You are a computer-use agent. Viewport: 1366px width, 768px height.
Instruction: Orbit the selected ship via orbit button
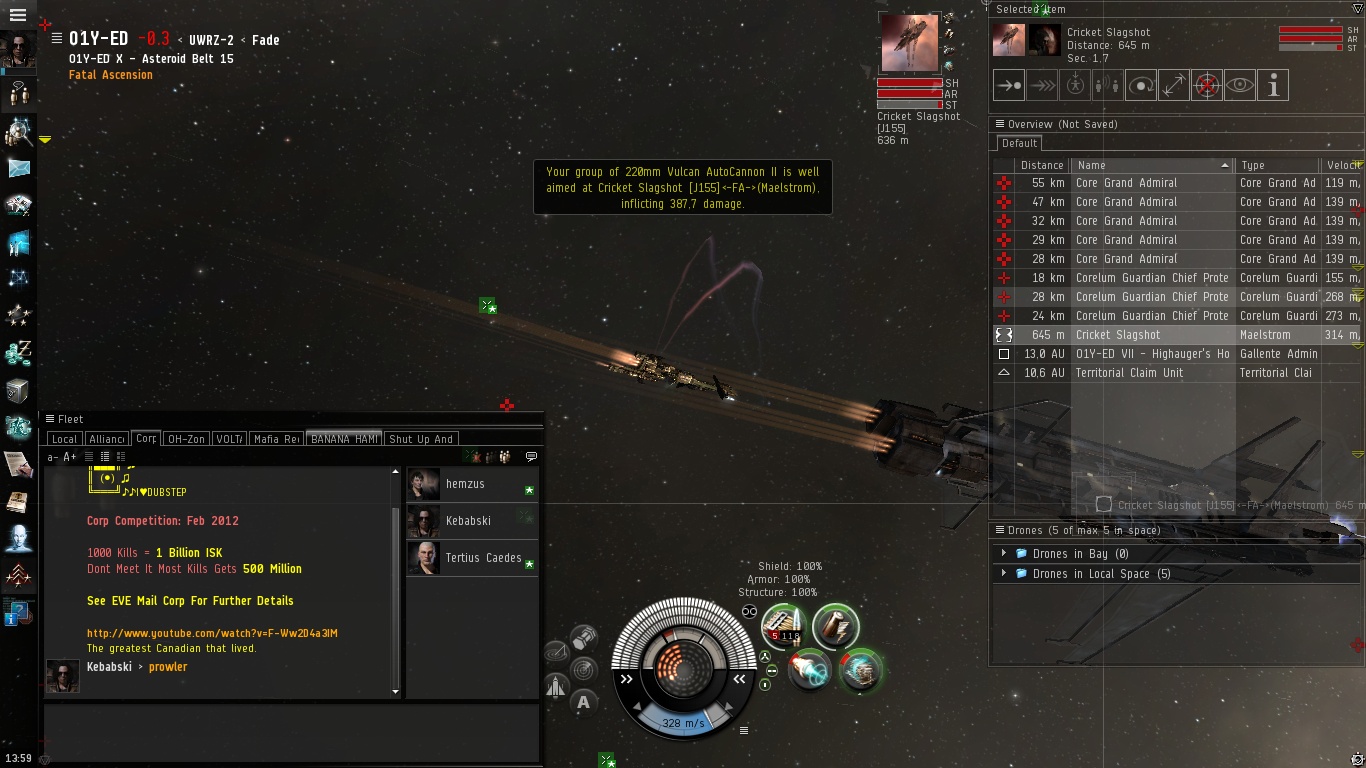pyautogui.click(x=1141, y=86)
